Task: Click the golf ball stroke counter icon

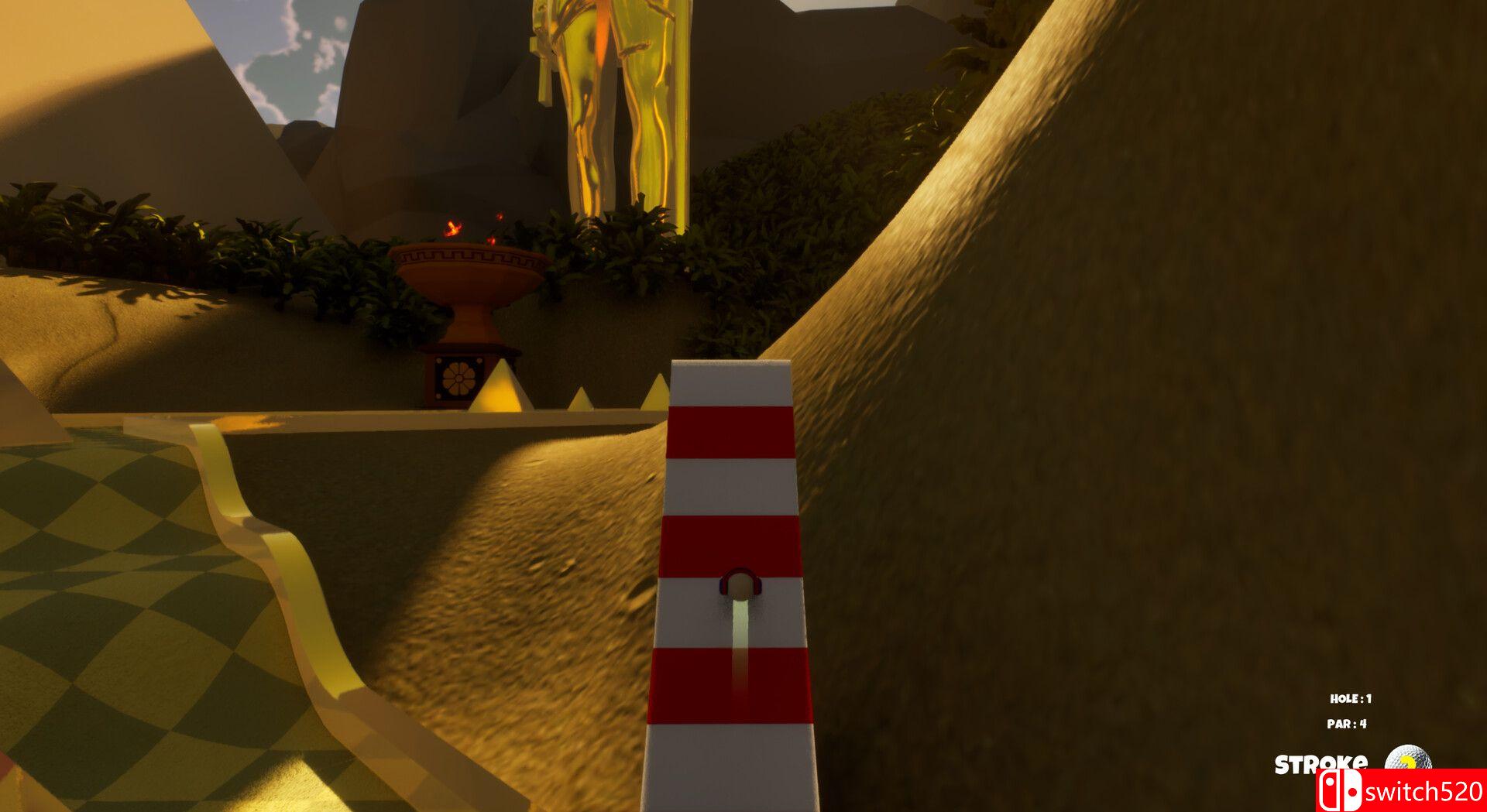Action: [1408, 756]
